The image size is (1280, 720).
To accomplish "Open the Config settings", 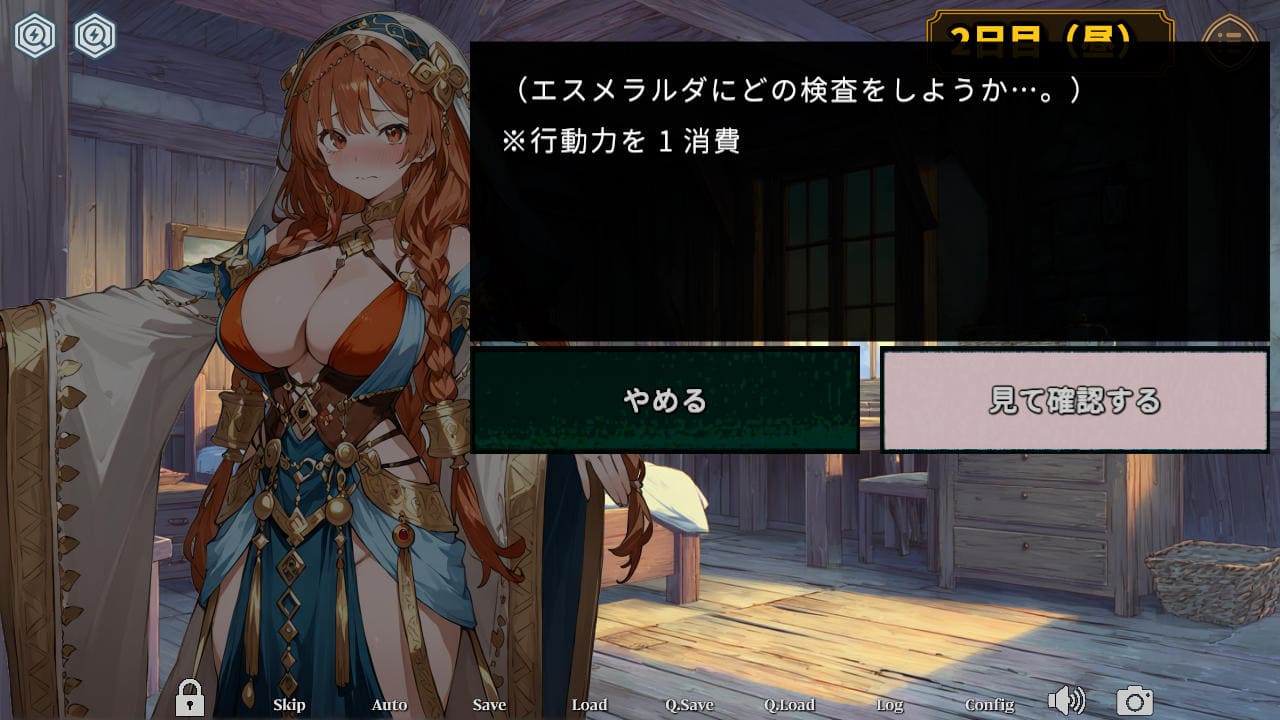I will (989, 705).
